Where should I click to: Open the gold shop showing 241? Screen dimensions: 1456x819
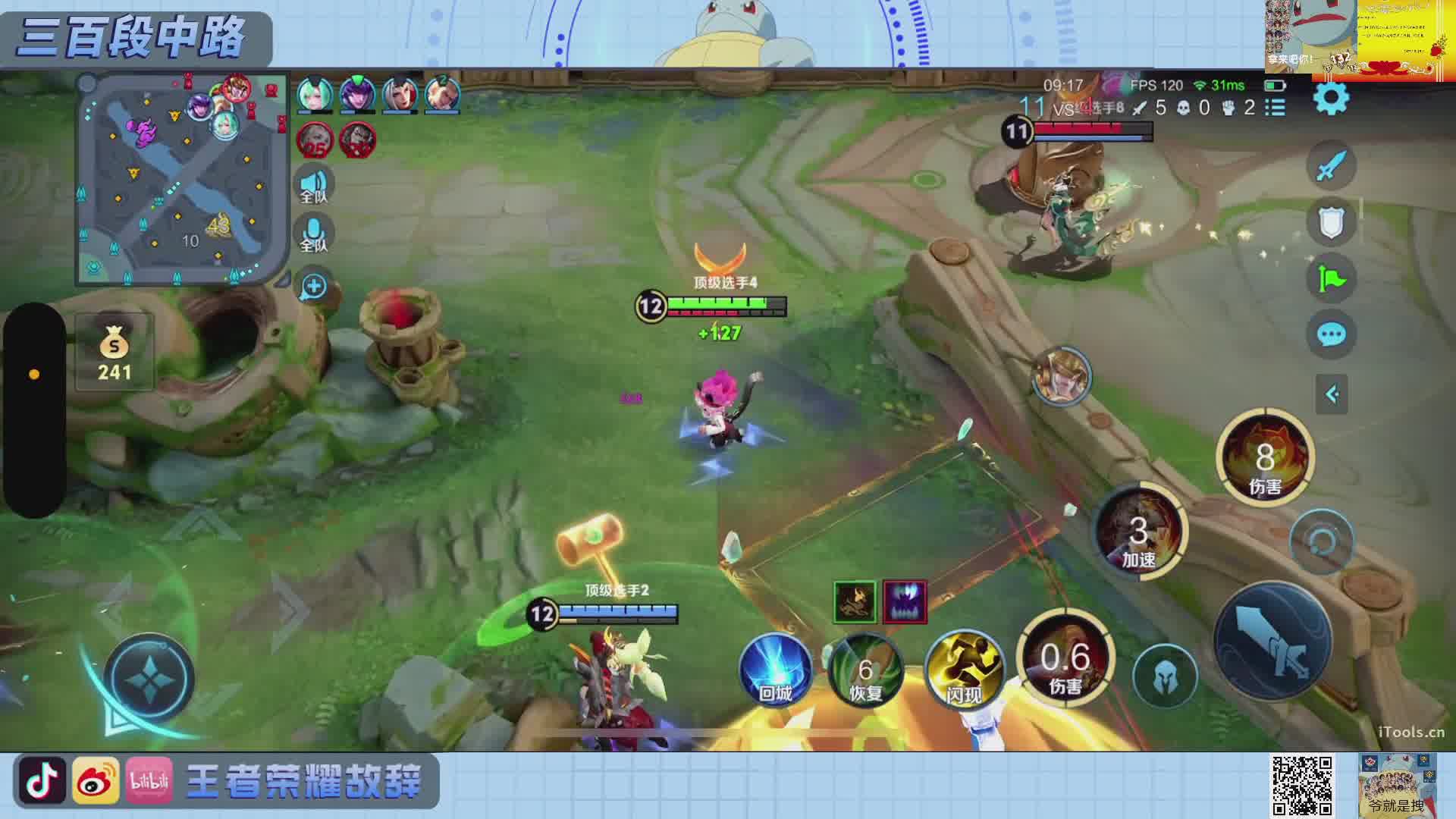pos(115,354)
